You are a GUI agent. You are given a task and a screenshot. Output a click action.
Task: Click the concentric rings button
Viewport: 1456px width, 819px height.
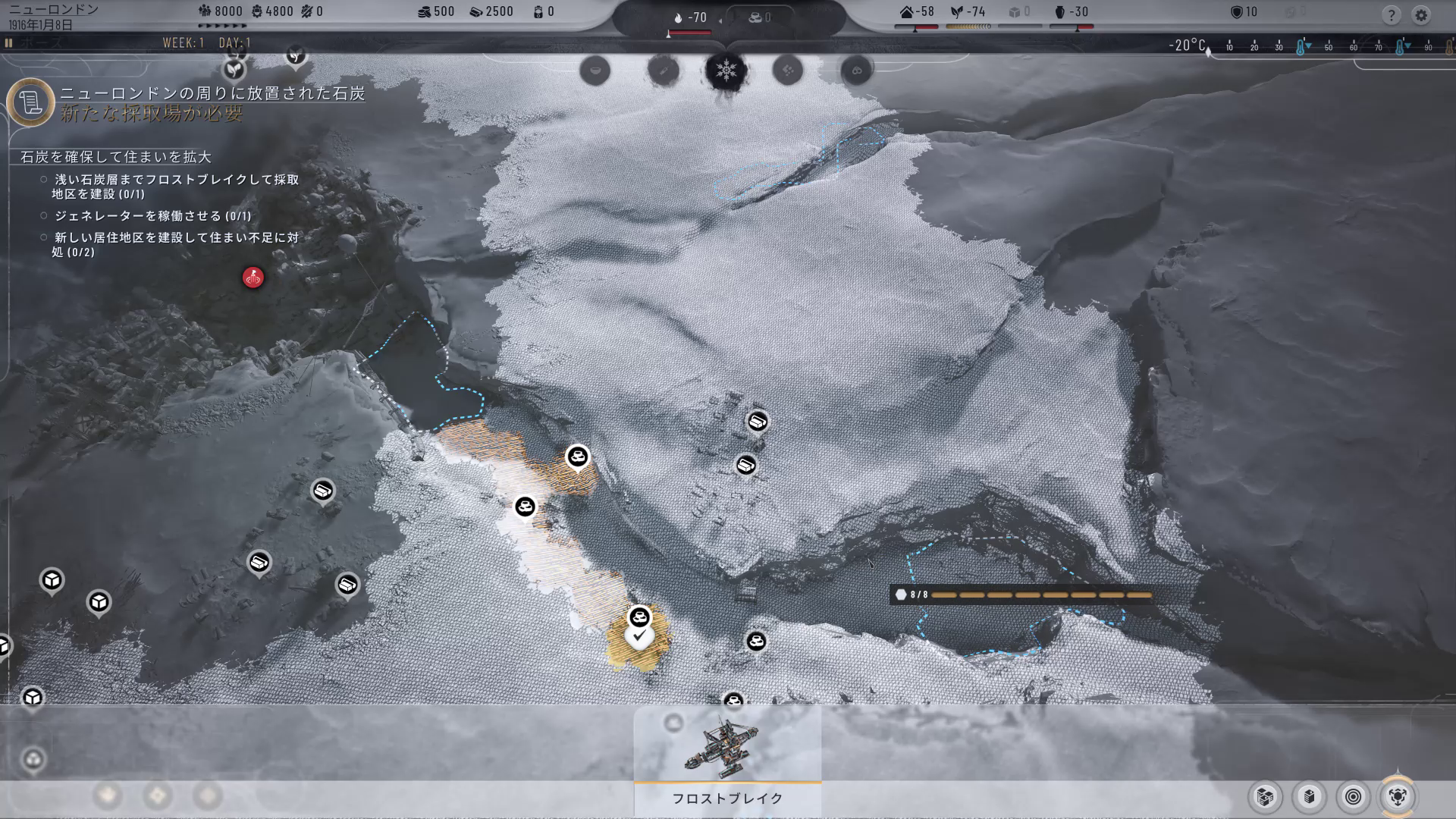(1354, 796)
